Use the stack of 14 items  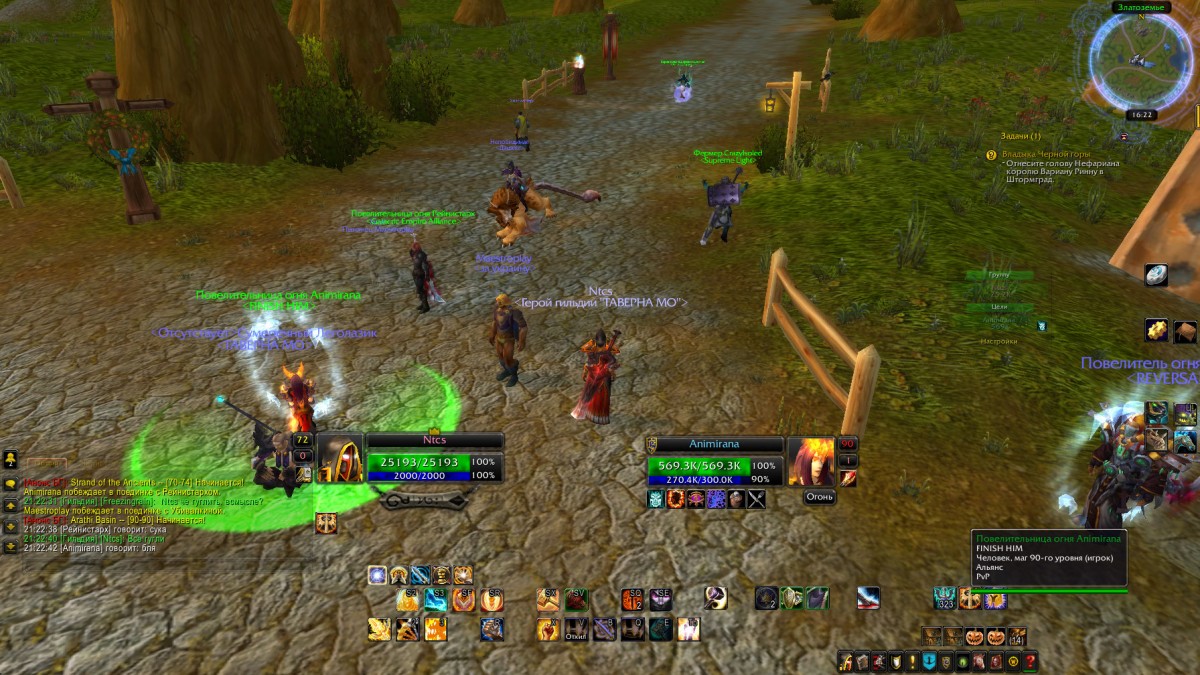pos(1017,636)
